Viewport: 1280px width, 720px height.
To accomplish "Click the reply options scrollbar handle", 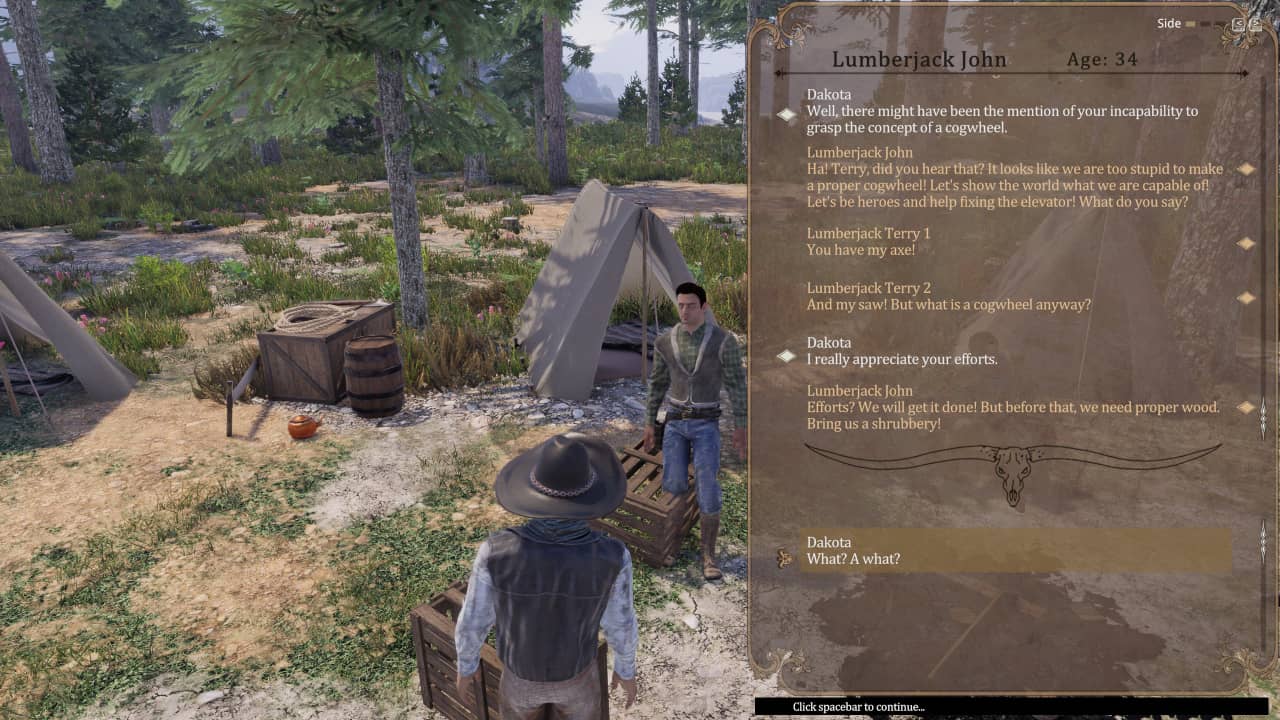I will point(1263,541).
